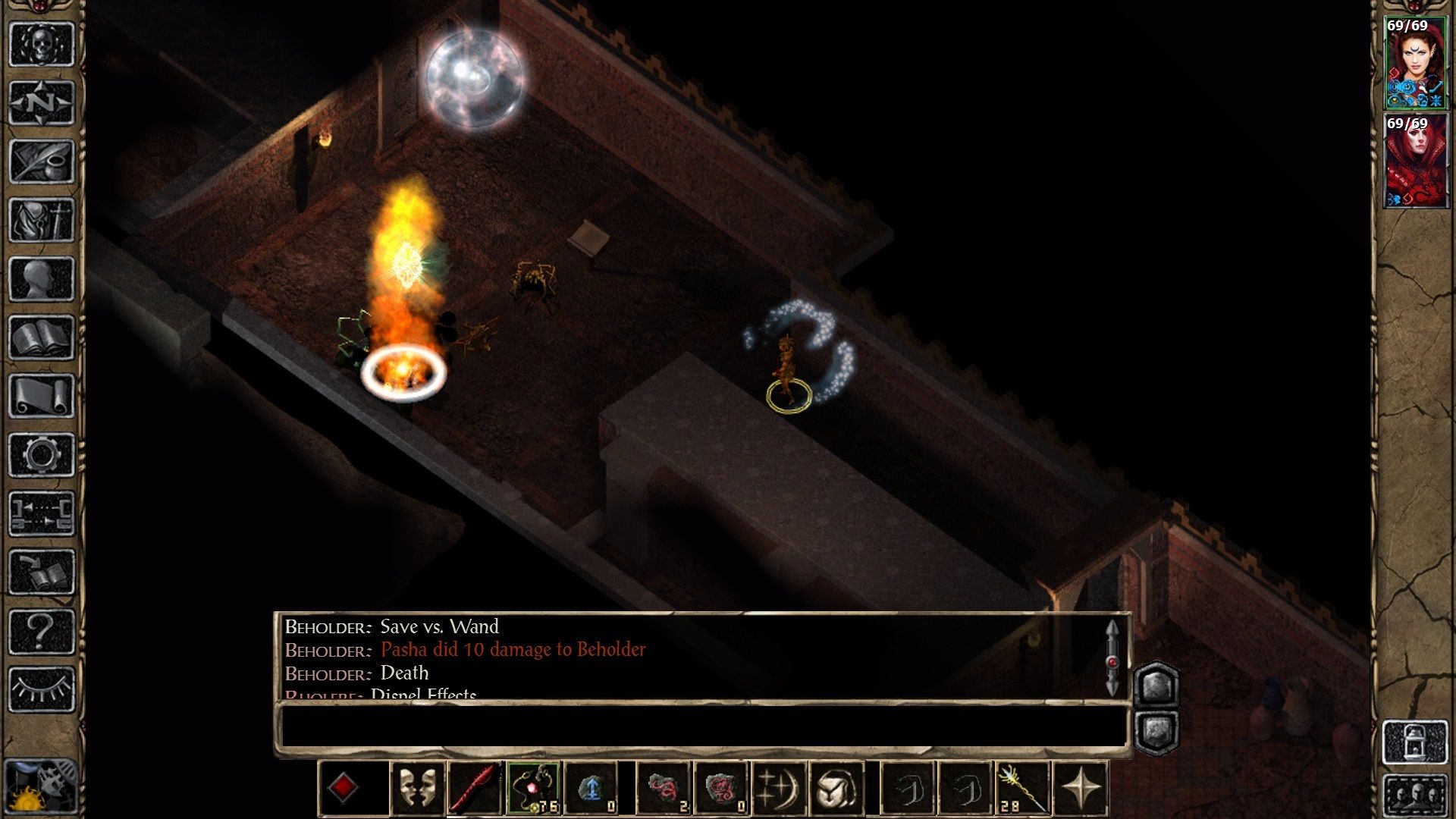Viewport: 1456px width, 819px height.
Task: Show the character record head-silhouette button
Action: 41,278
